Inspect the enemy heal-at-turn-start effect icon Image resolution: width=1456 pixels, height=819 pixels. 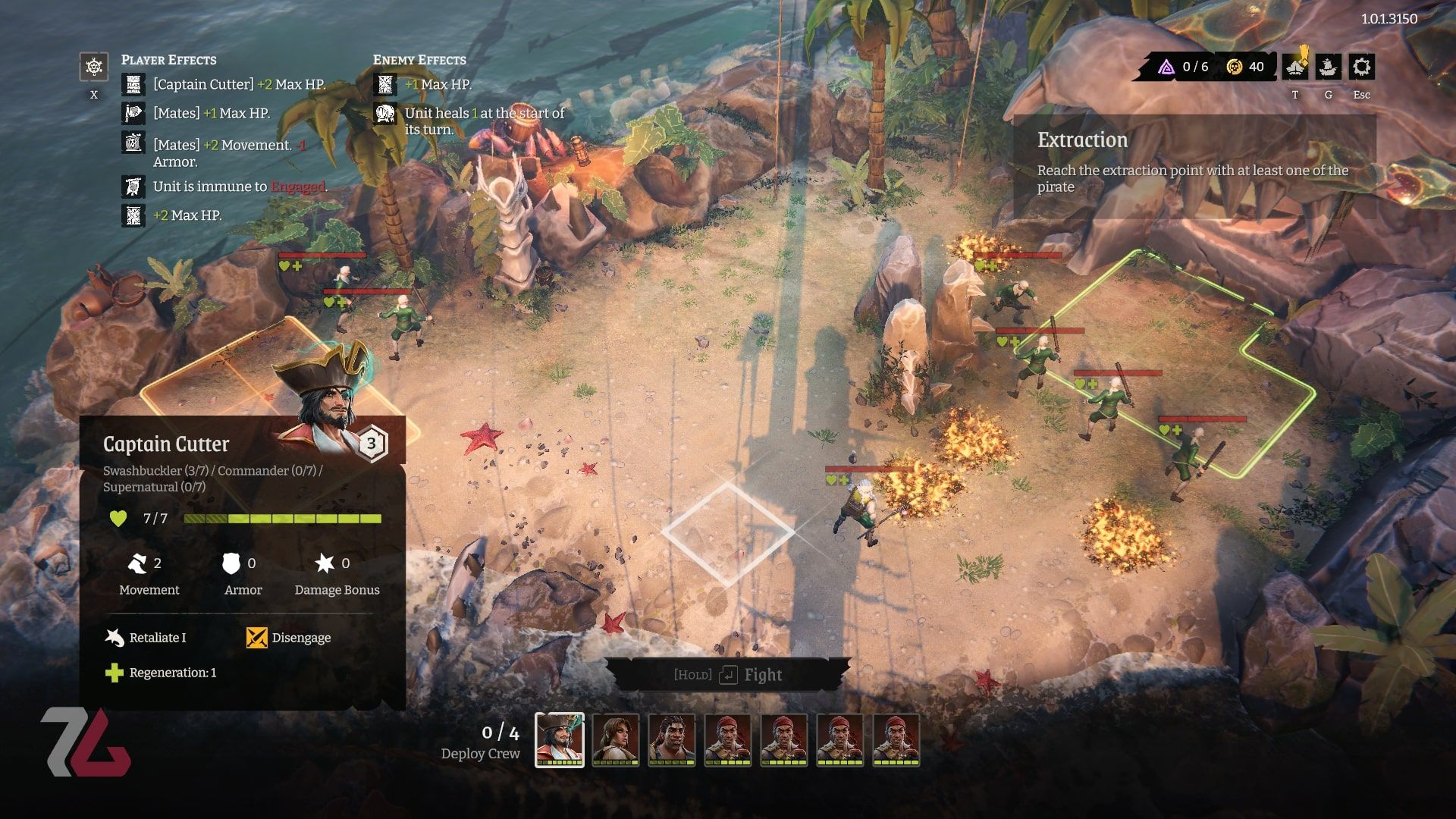click(385, 114)
